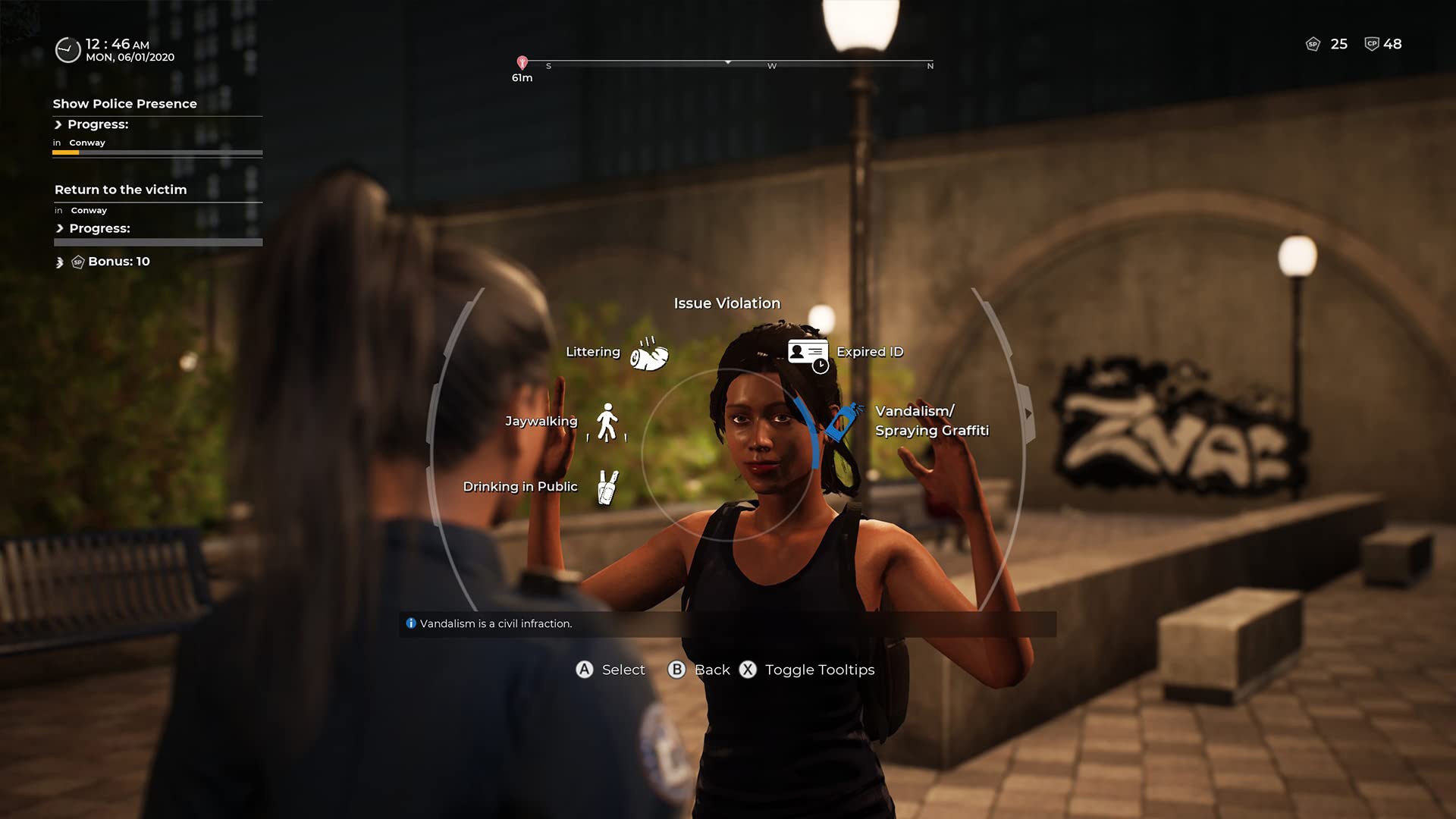Issue the Vandalism/Spraying Graffiti violation
This screenshot has height=819, width=1456.
click(x=843, y=421)
